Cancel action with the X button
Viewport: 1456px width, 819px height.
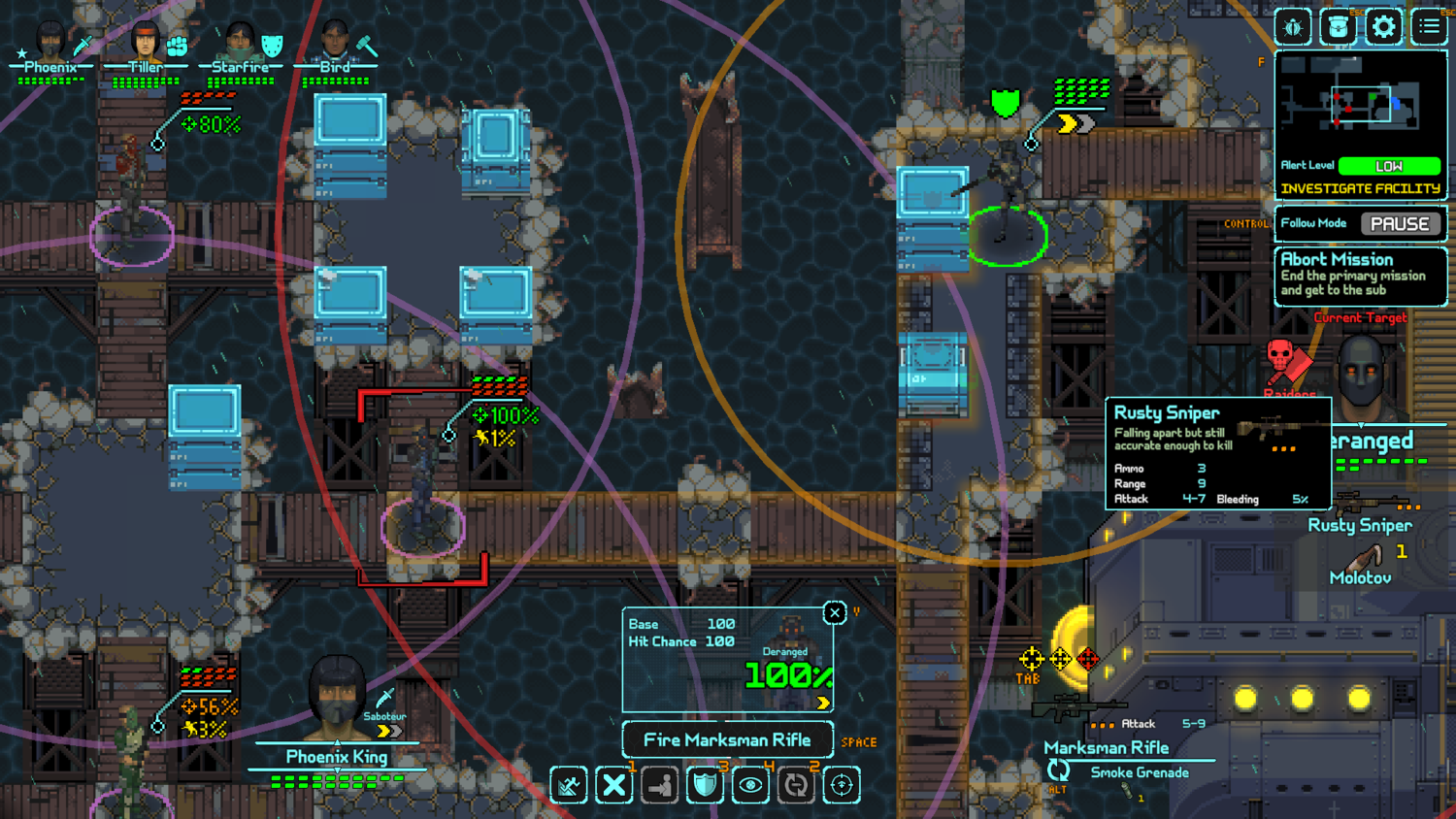tap(614, 785)
